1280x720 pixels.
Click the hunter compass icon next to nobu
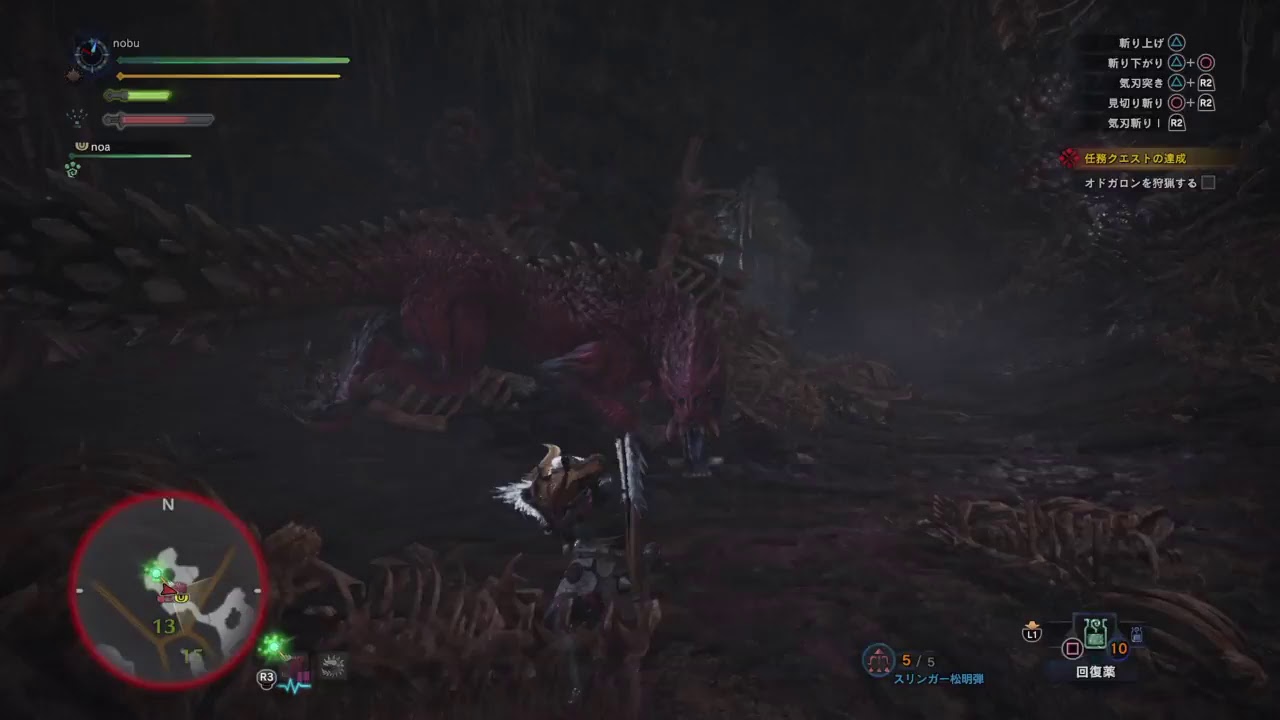[x=91, y=53]
